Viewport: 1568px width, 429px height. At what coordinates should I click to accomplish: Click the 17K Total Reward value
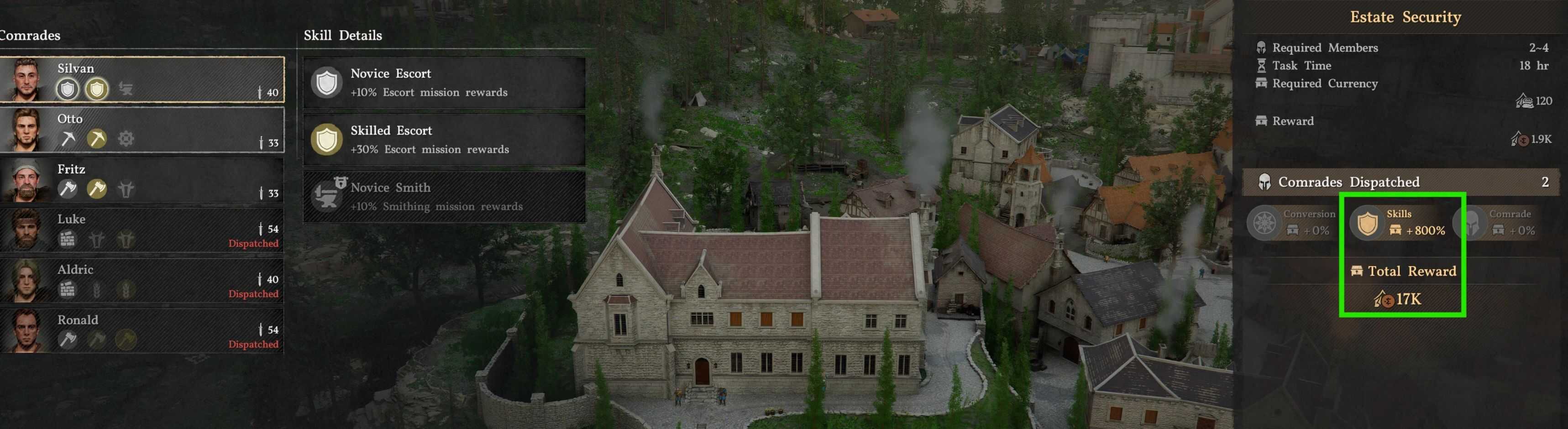pos(1399,299)
